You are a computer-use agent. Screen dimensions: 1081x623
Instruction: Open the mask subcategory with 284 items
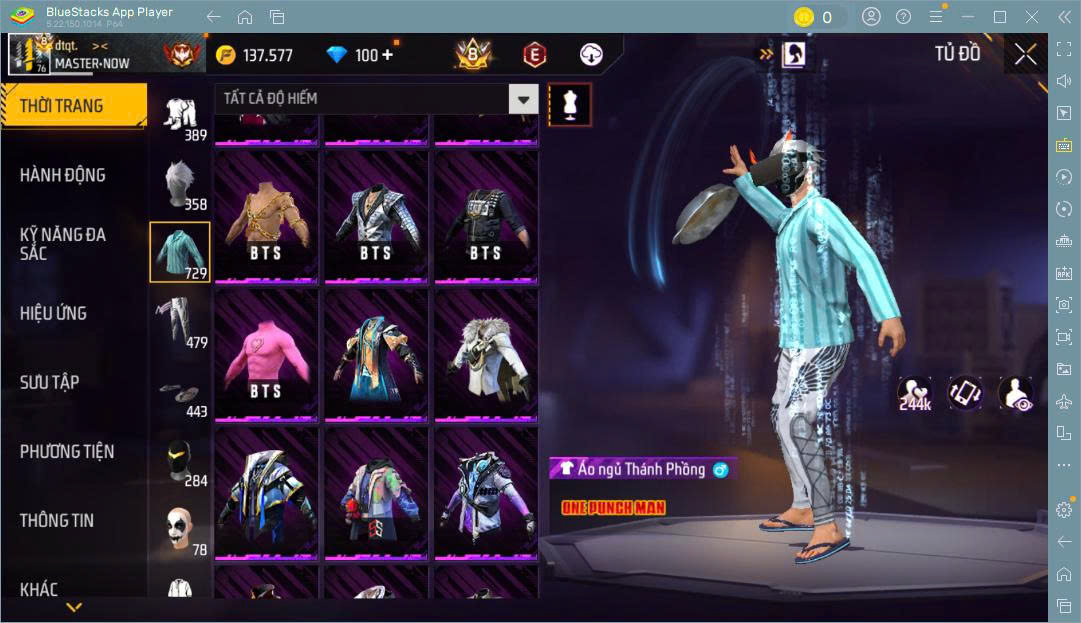click(x=180, y=462)
